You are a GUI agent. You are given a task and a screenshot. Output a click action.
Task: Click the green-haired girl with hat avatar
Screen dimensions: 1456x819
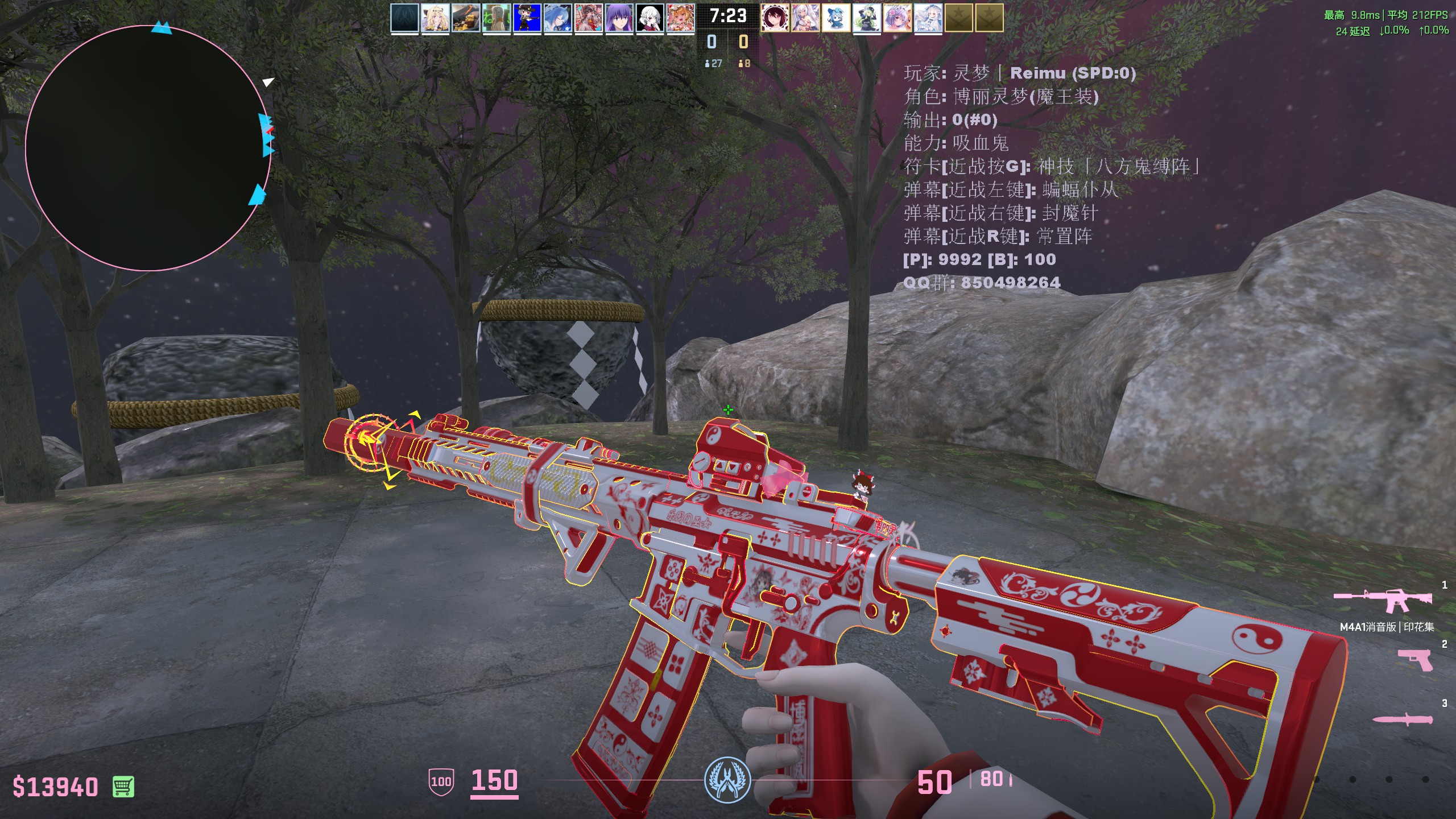tap(867, 18)
